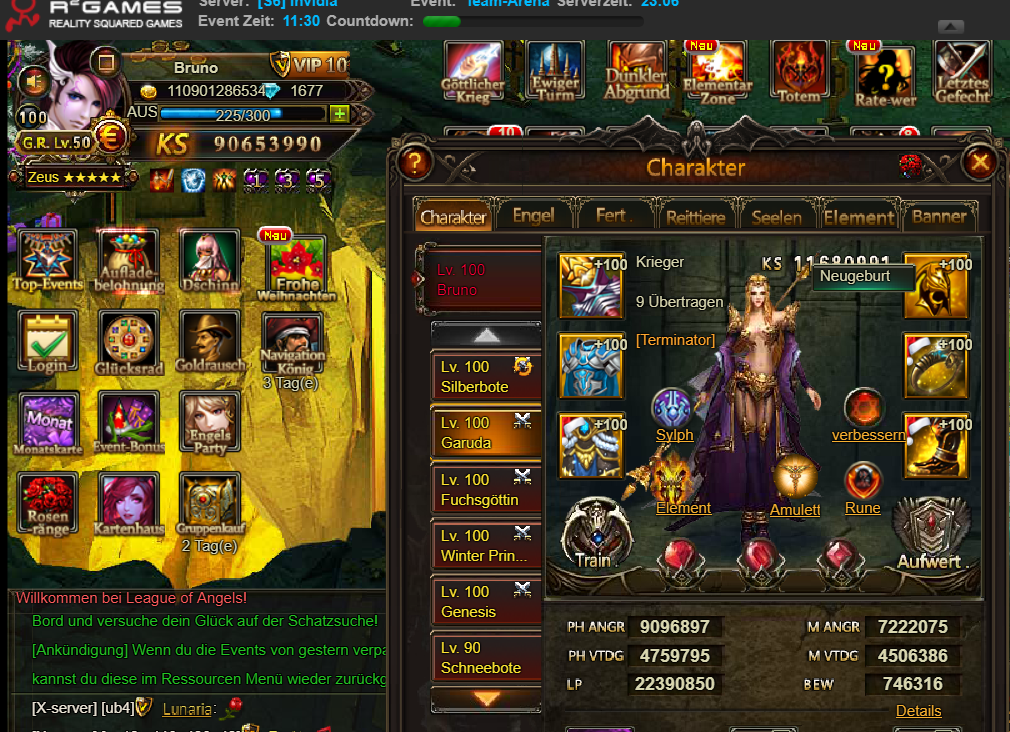The height and width of the screenshot is (732, 1010).
Task: Open the Details link under stats
Action: 918,711
